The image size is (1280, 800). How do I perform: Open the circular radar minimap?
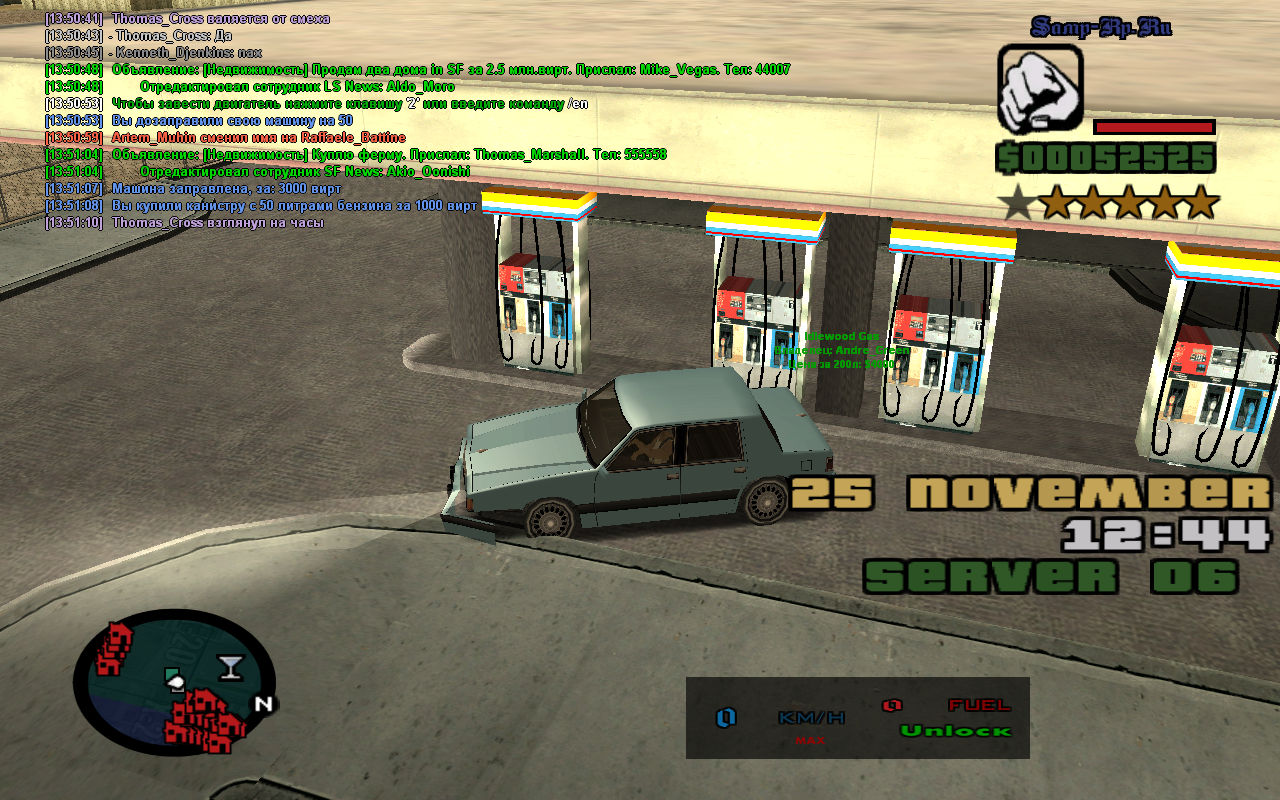coord(174,685)
